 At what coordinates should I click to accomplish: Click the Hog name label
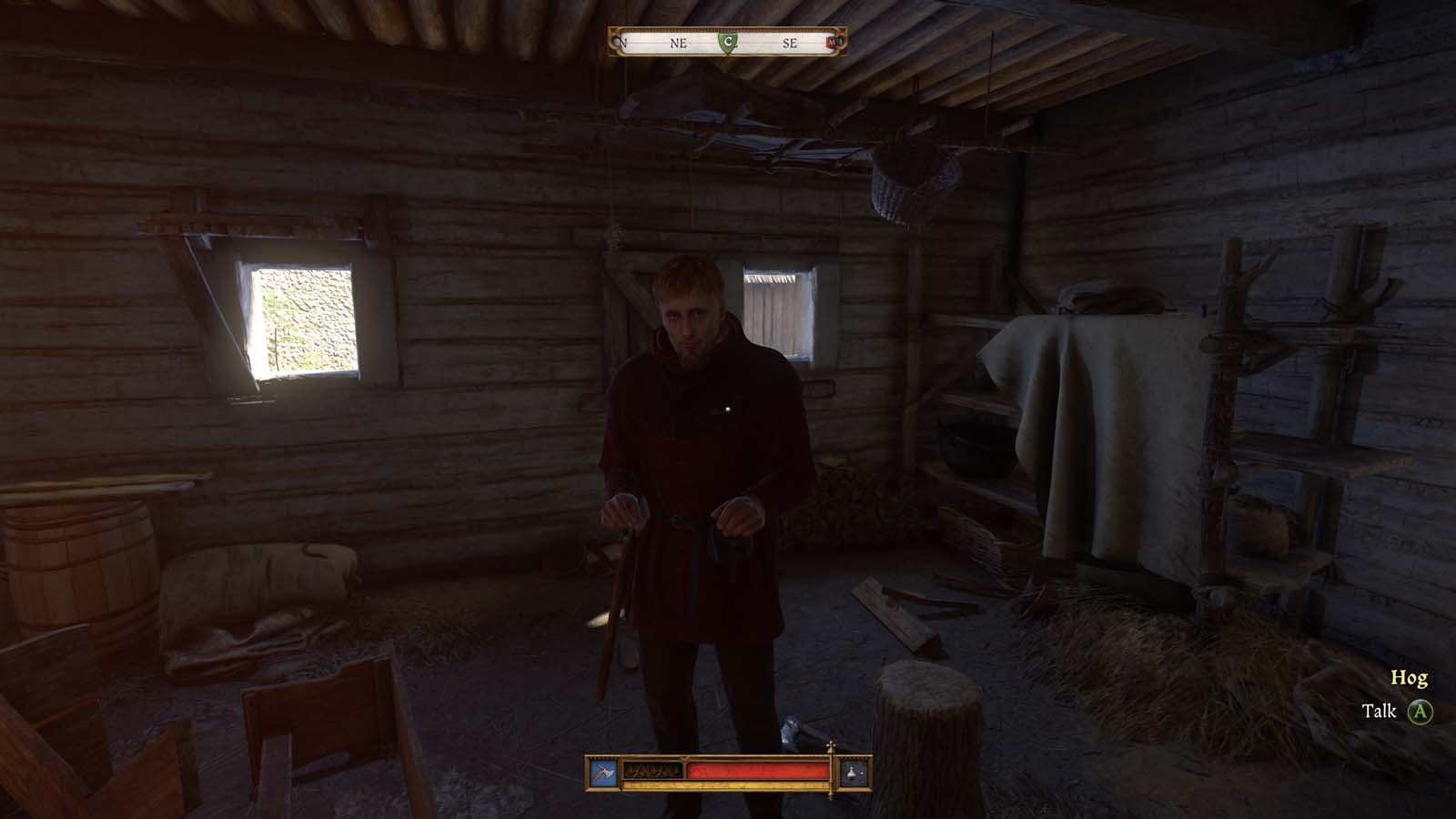tap(1409, 677)
